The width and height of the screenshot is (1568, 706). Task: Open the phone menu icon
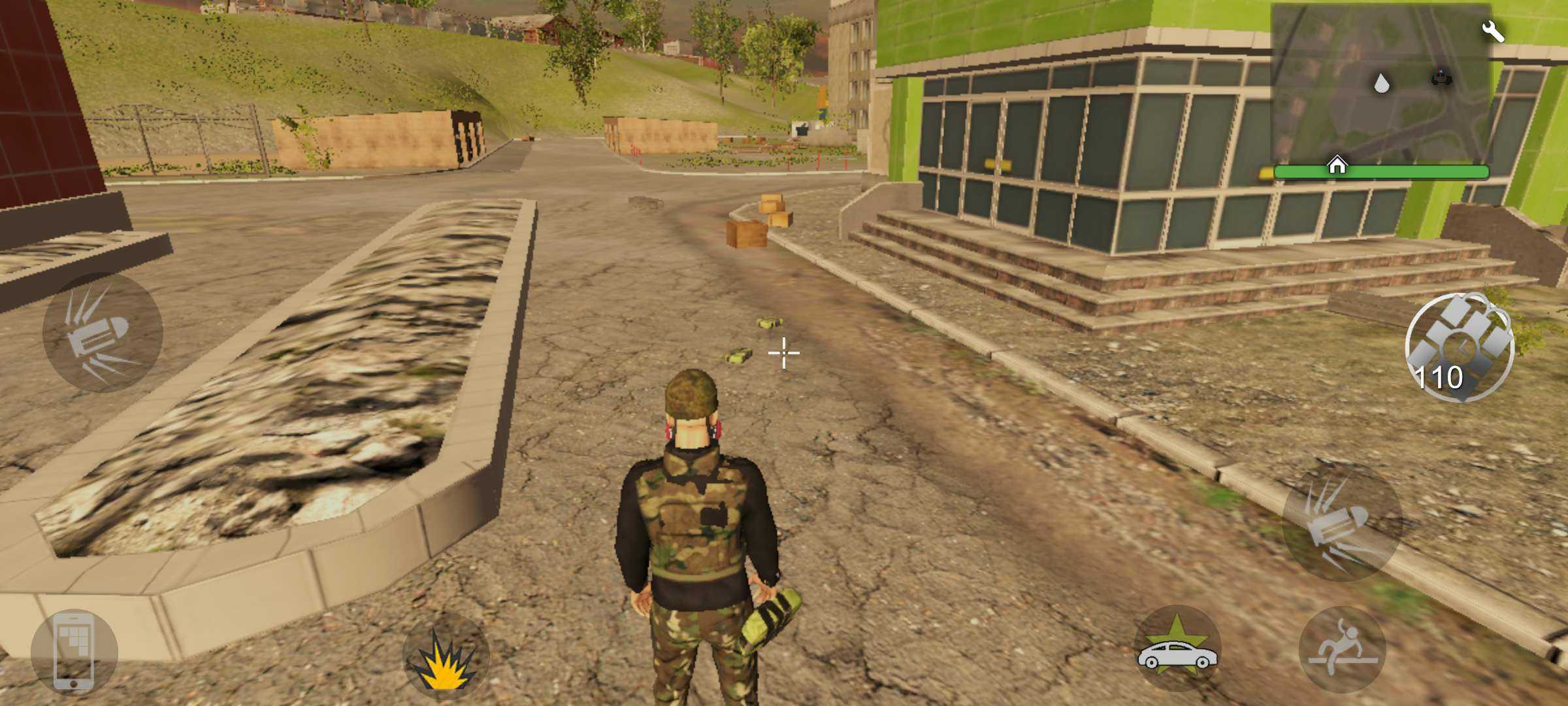coord(74,652)
